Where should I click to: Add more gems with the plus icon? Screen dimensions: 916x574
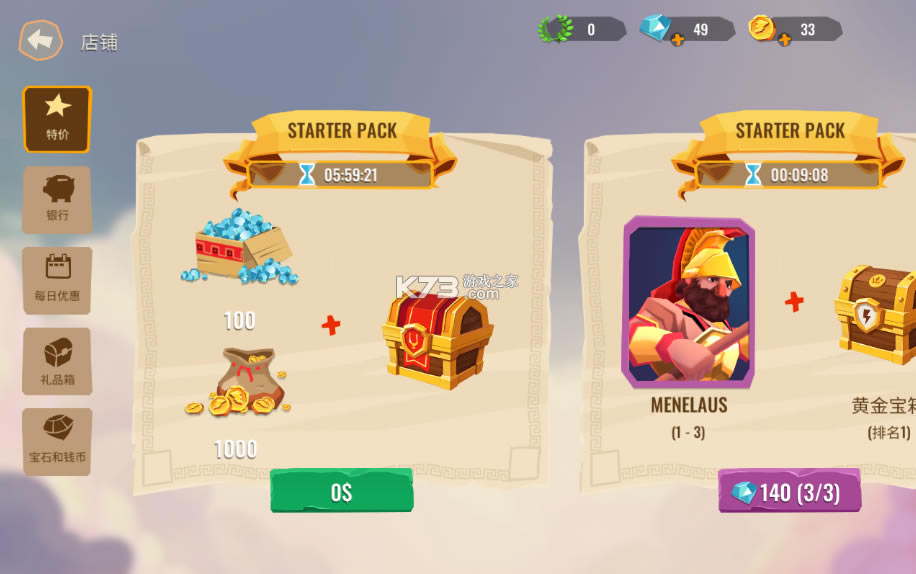click(x=677, y=39)
